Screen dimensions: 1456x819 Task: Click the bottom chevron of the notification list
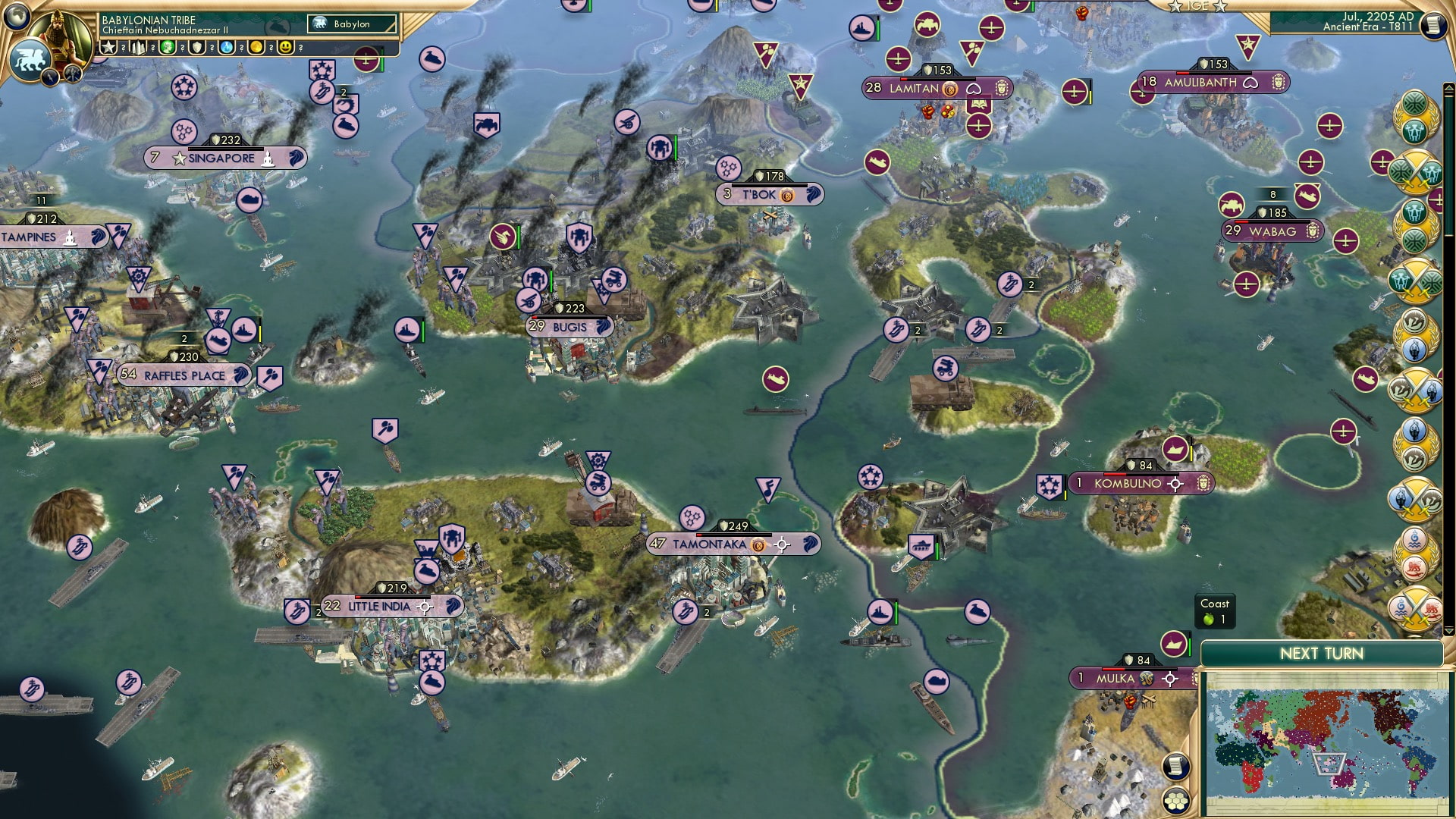pyautogui.click(x=1449, y=632)
